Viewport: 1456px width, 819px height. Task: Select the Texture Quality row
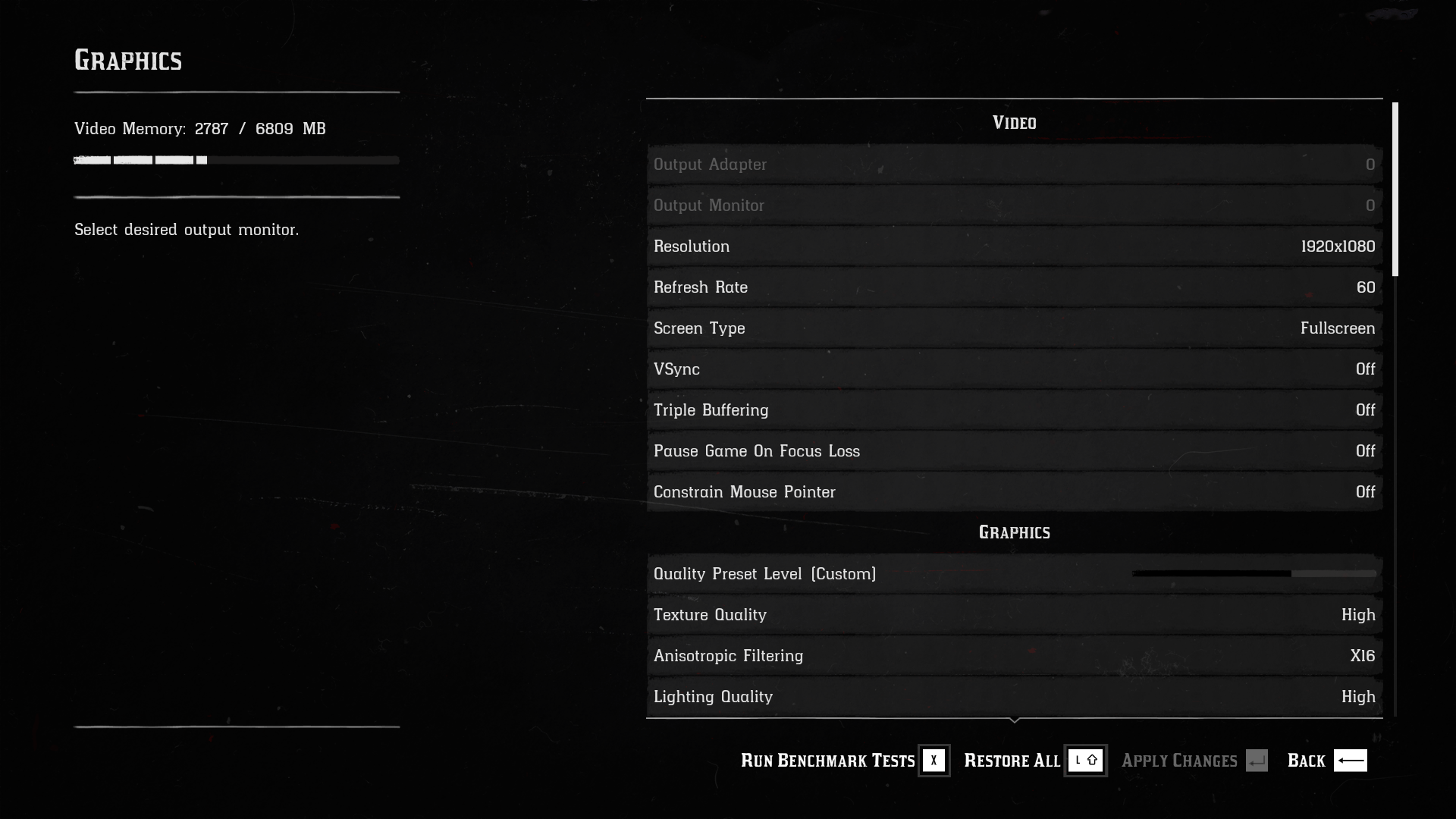pos(1014,615)
